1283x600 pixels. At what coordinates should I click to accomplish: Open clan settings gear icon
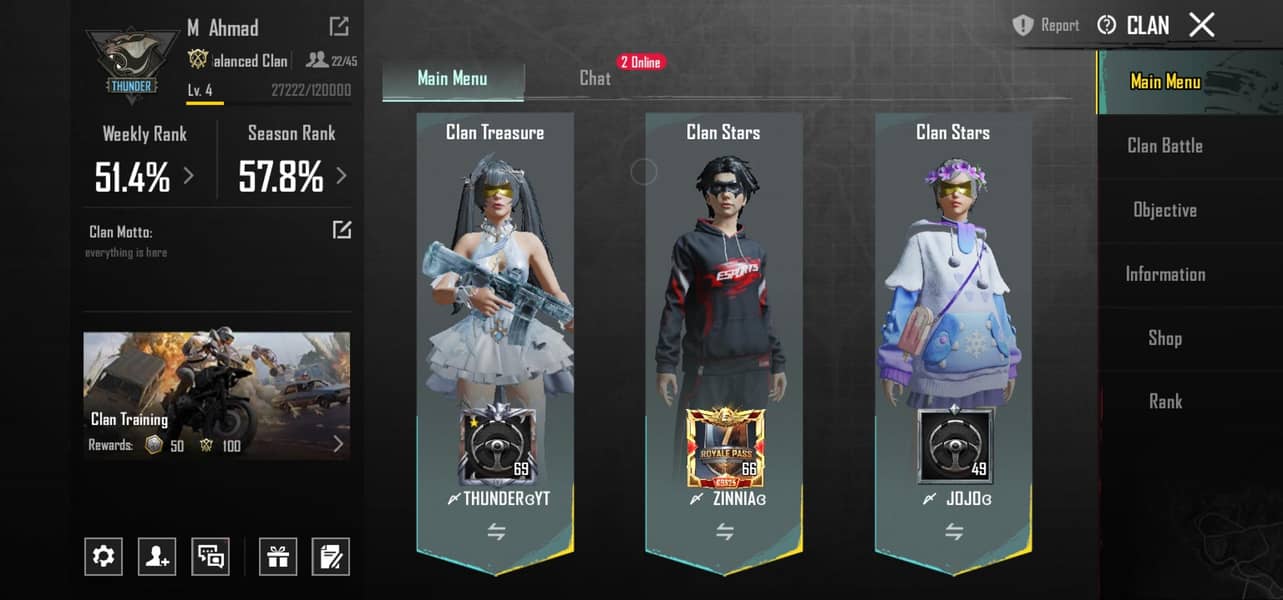tap(103, 556)
